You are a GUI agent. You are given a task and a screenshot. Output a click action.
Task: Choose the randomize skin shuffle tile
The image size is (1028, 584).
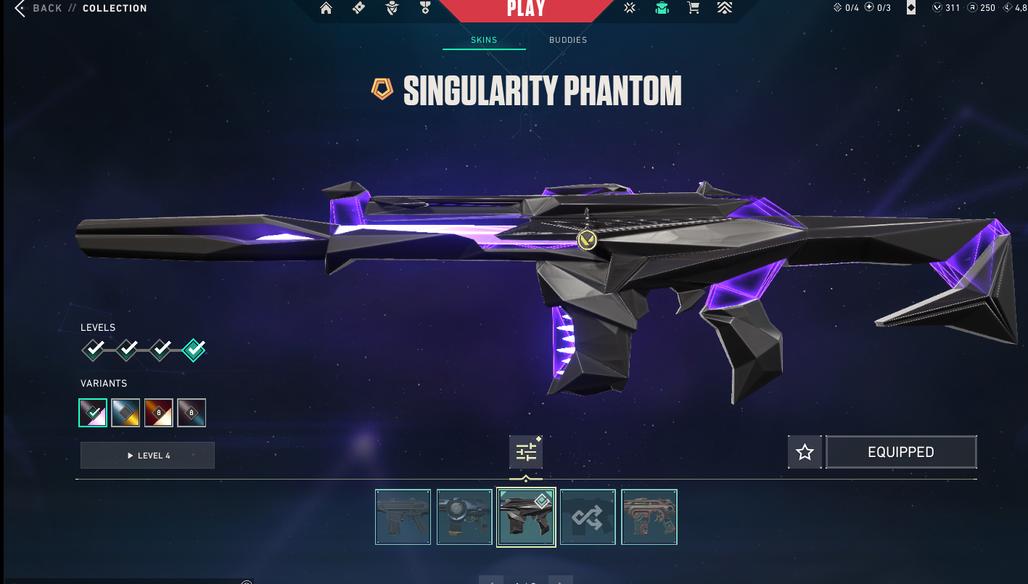[587, 517]
